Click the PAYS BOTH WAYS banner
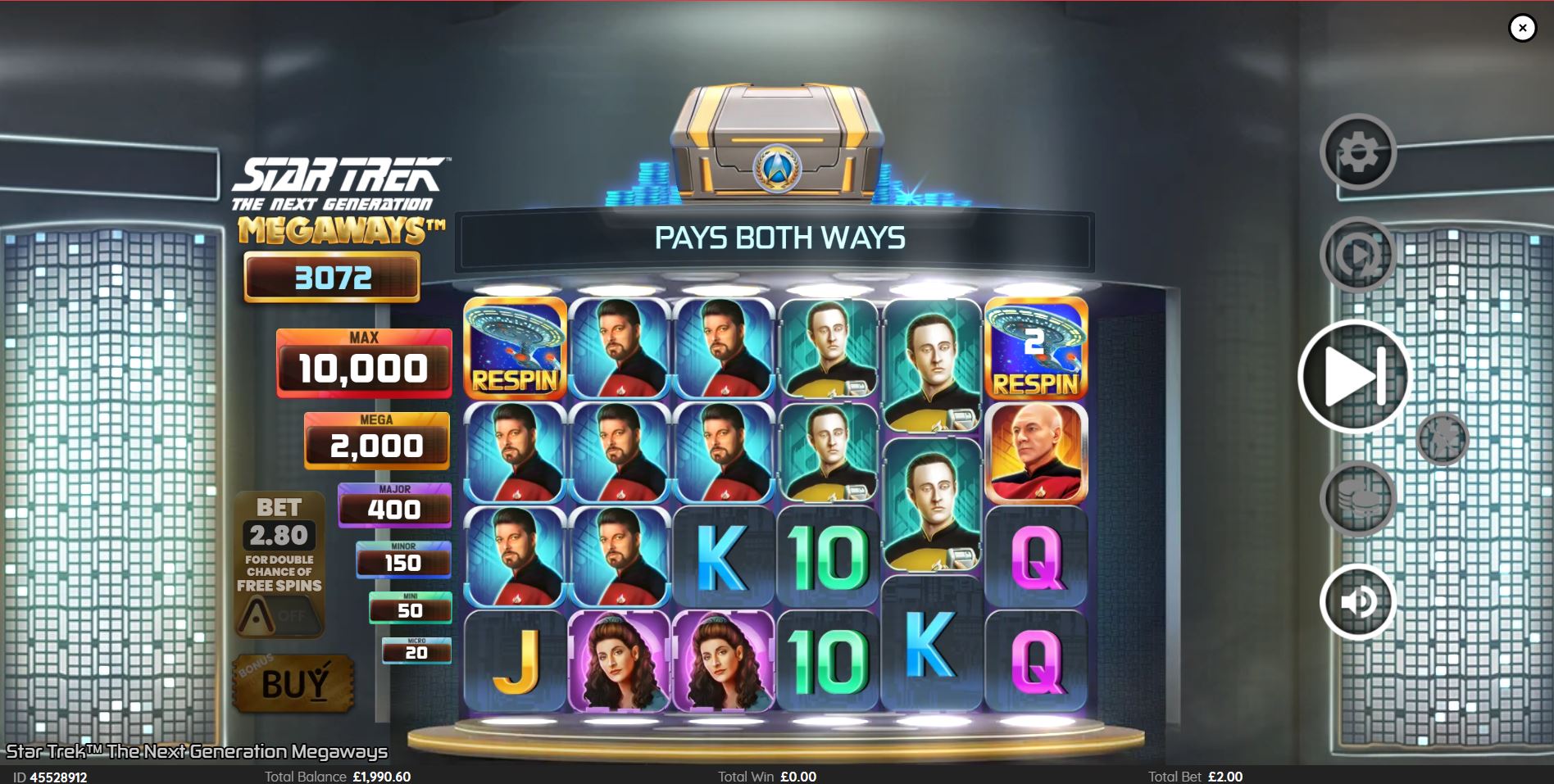The height and width of the screenshot is (784, 1554). click(x=777, y=238)
